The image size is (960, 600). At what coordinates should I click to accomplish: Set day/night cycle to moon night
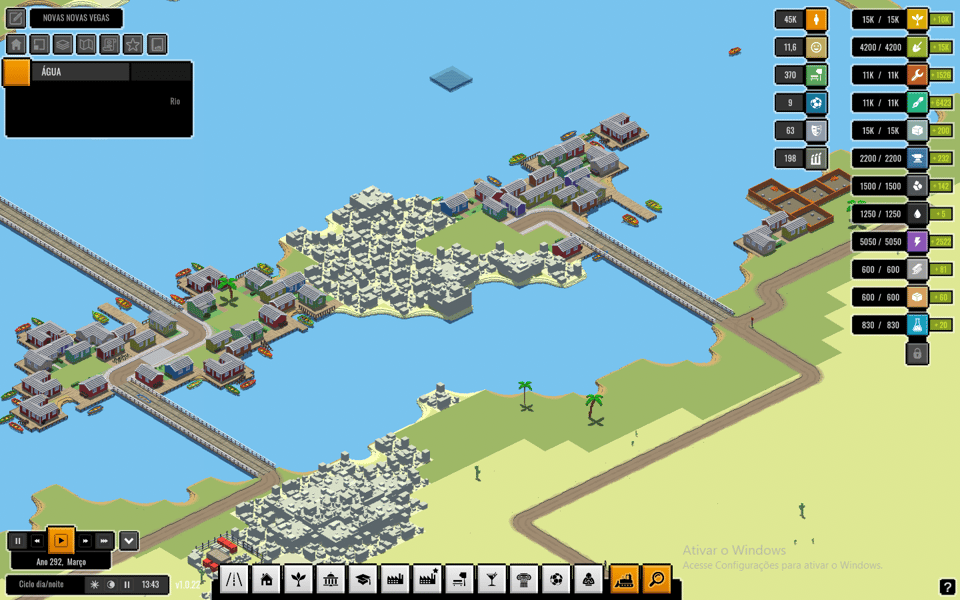coord(111,585)
